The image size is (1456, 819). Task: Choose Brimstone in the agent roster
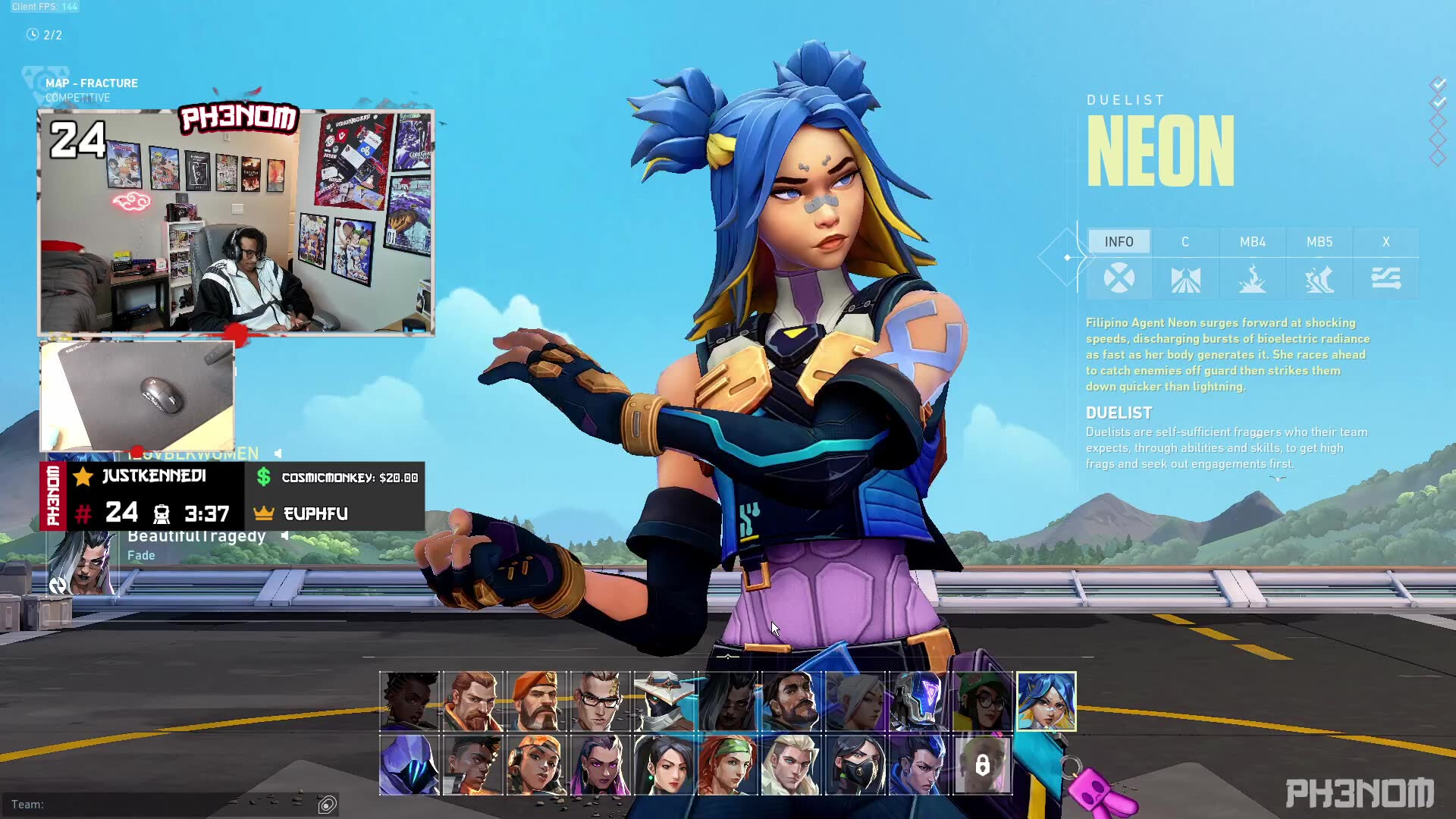coord(537,701)
